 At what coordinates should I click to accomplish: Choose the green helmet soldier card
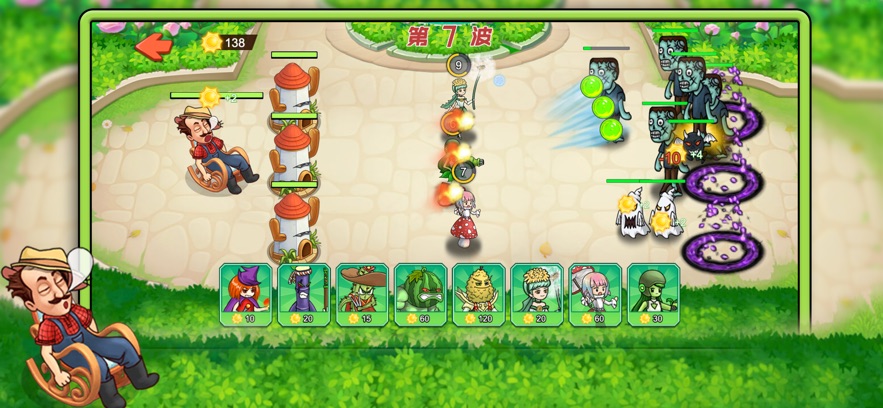(x=653, y=294)
